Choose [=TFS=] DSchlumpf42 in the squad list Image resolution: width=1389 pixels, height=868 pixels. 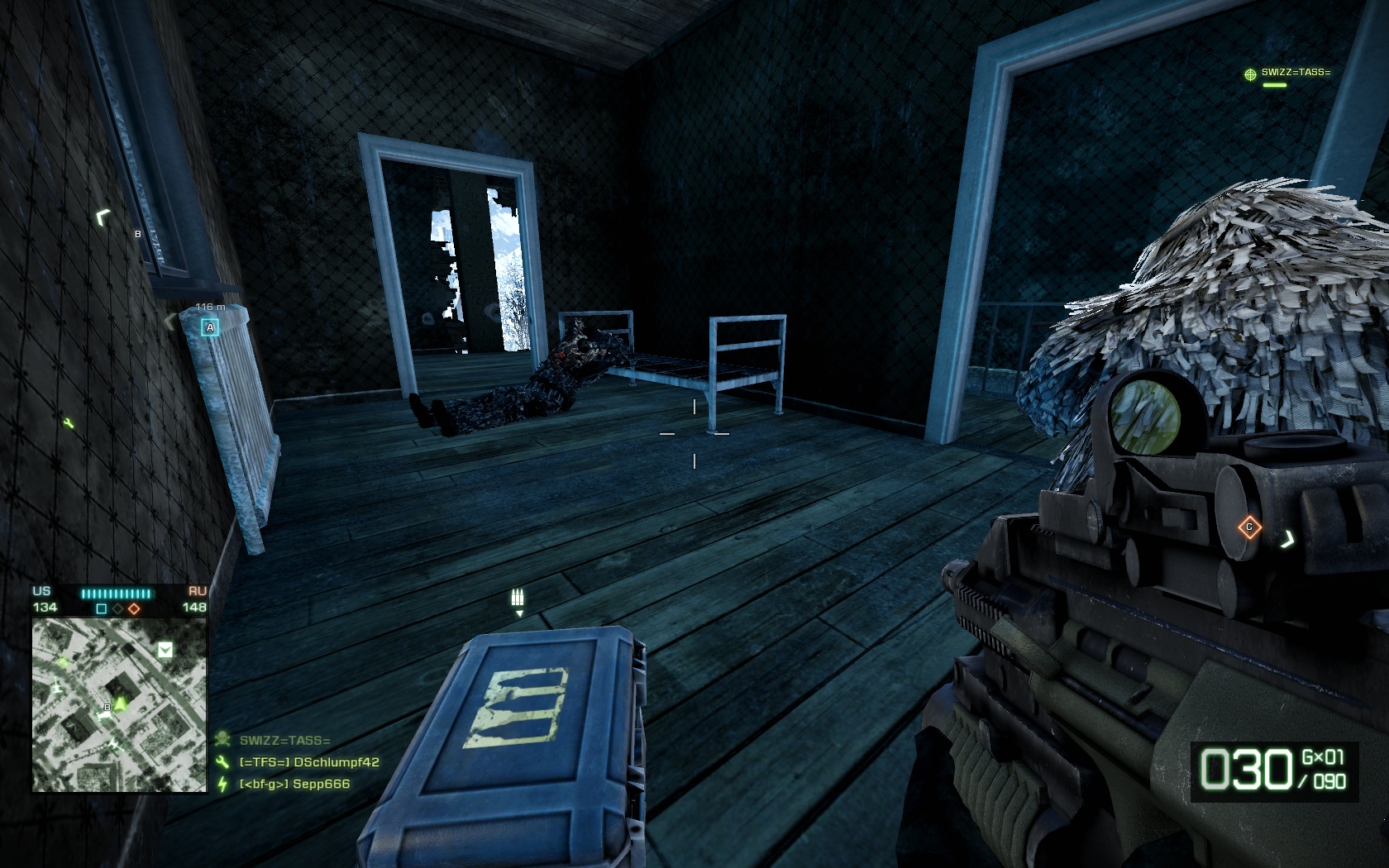308,762
